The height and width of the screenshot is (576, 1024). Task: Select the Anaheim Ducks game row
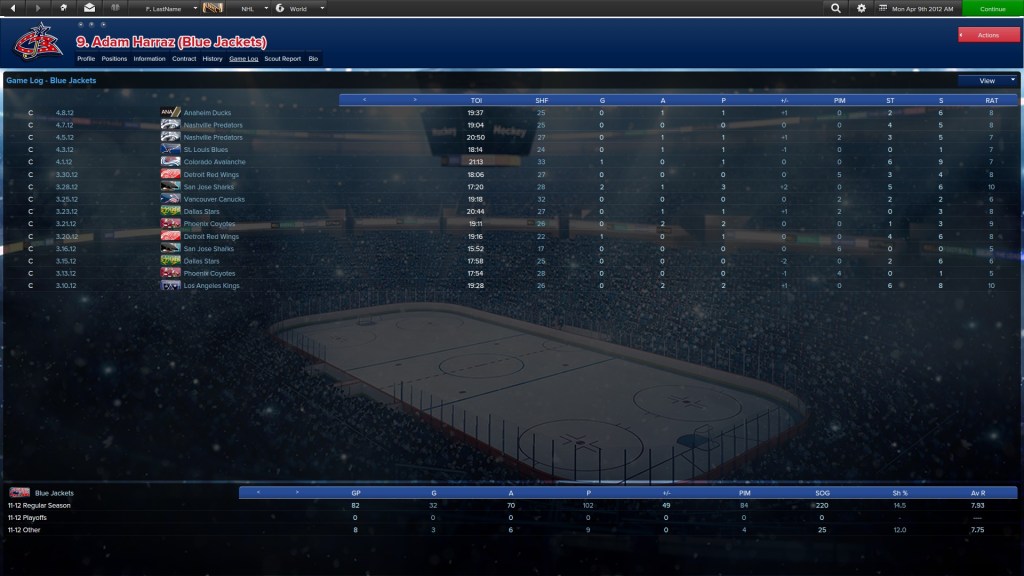(207, 113)
